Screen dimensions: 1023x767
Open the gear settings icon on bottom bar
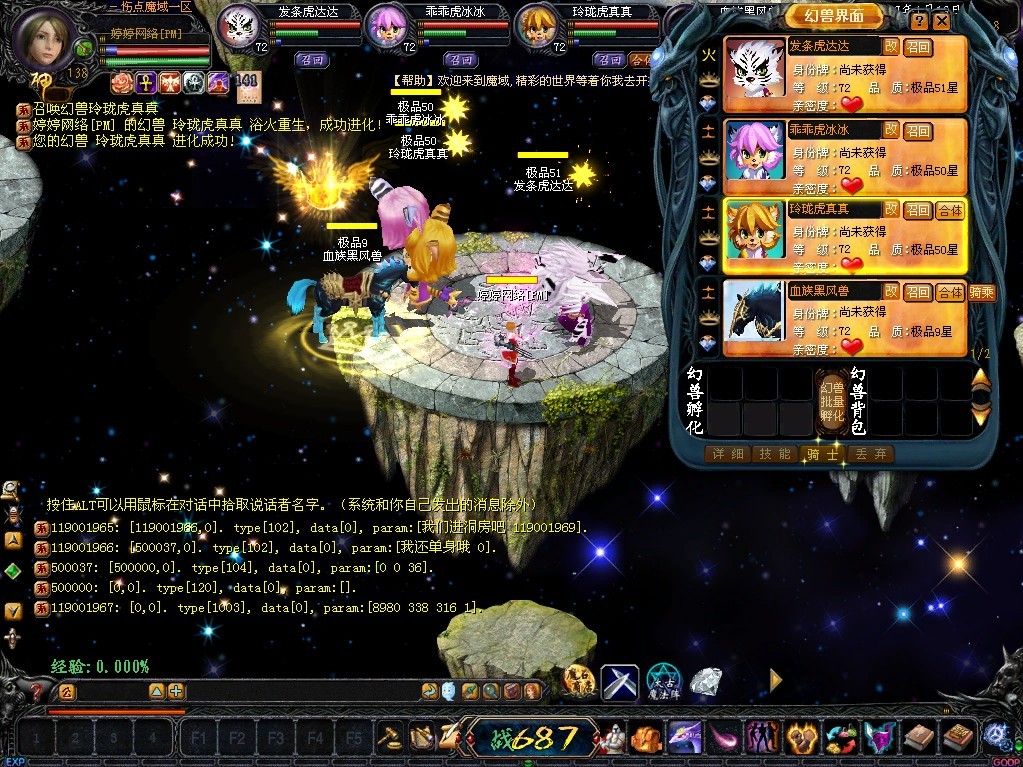(995, 736)
